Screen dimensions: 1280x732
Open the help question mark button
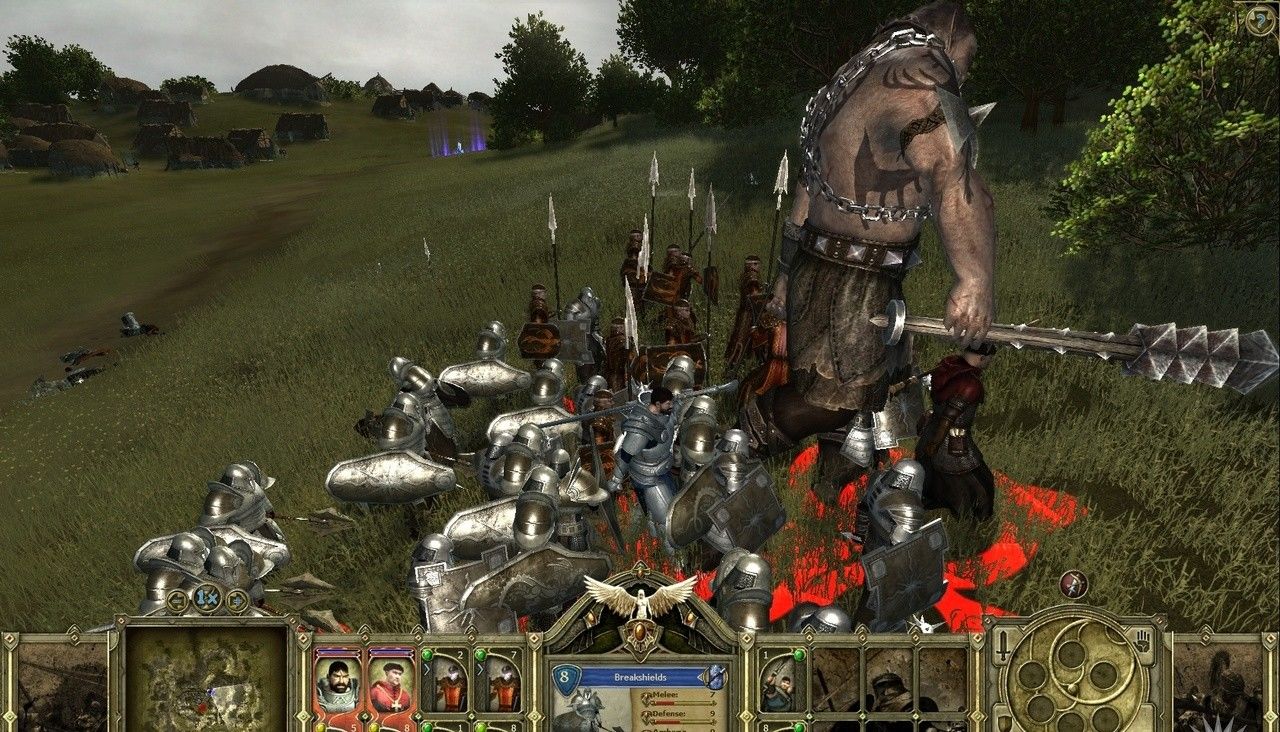(x=1258, y=20)
